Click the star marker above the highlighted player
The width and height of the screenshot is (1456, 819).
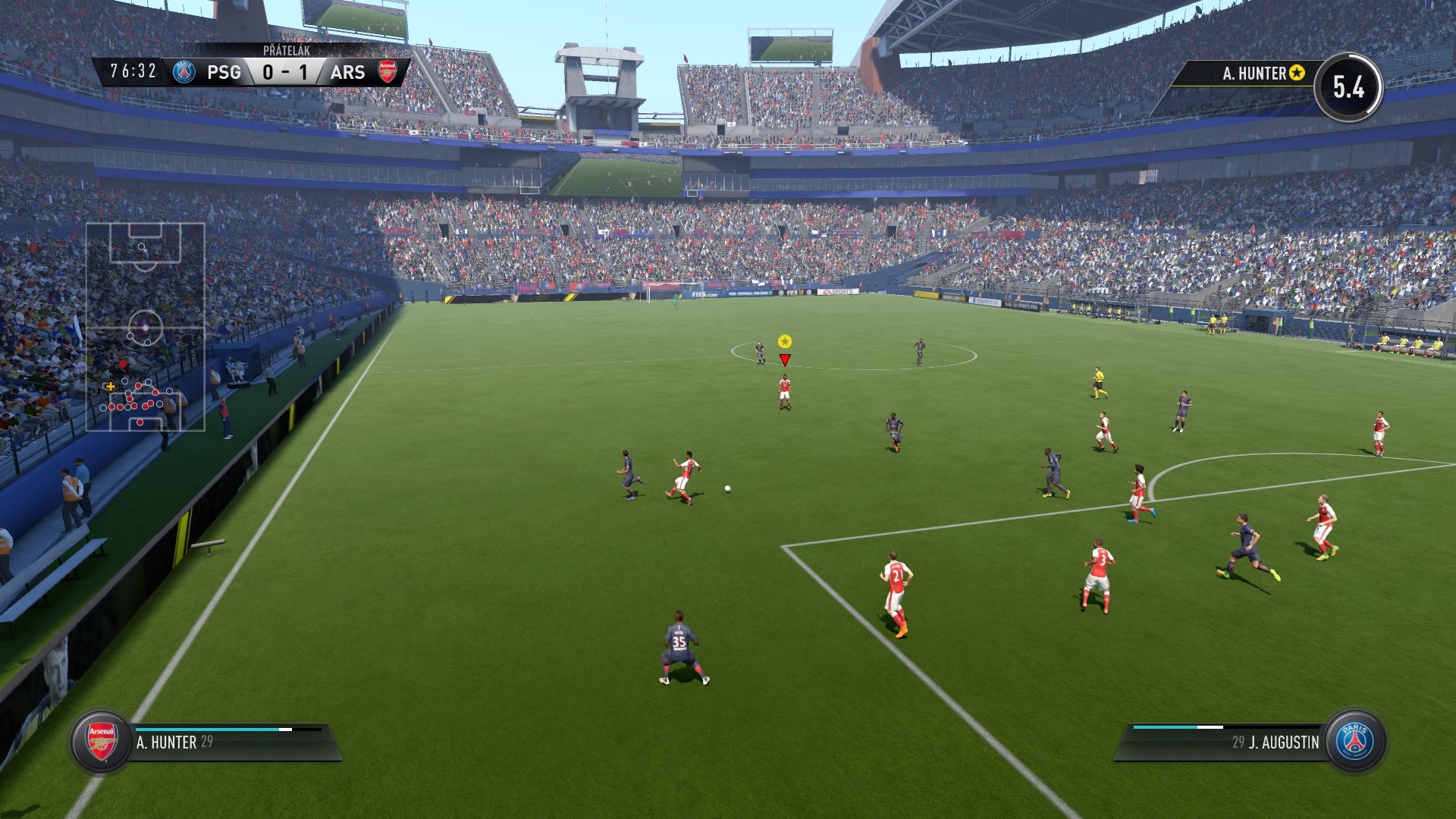click(784, 341)
